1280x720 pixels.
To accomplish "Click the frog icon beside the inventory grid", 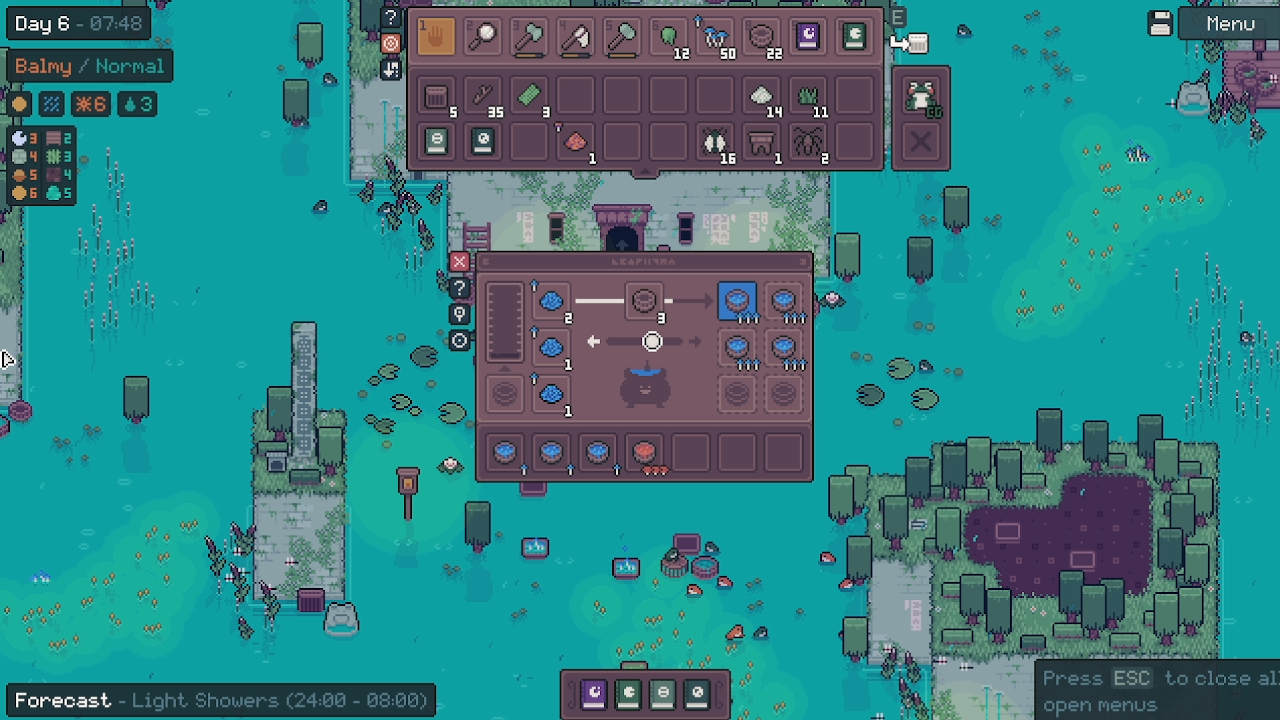I will pyautogui.click(x=921, y=97).
